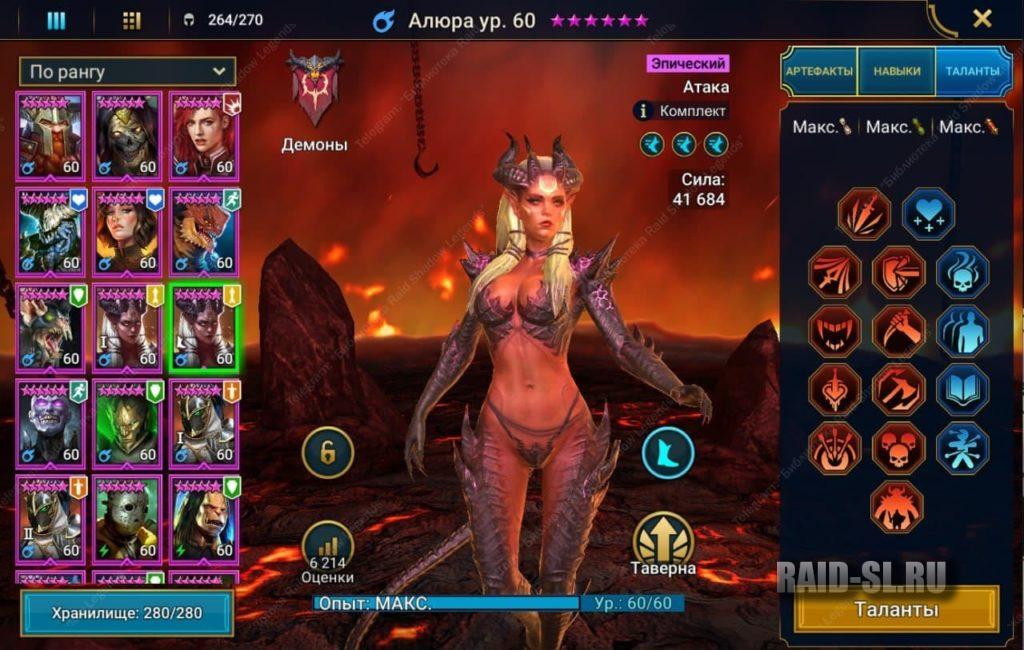Select the blue heart talent icon

click(x=928, y=213)
